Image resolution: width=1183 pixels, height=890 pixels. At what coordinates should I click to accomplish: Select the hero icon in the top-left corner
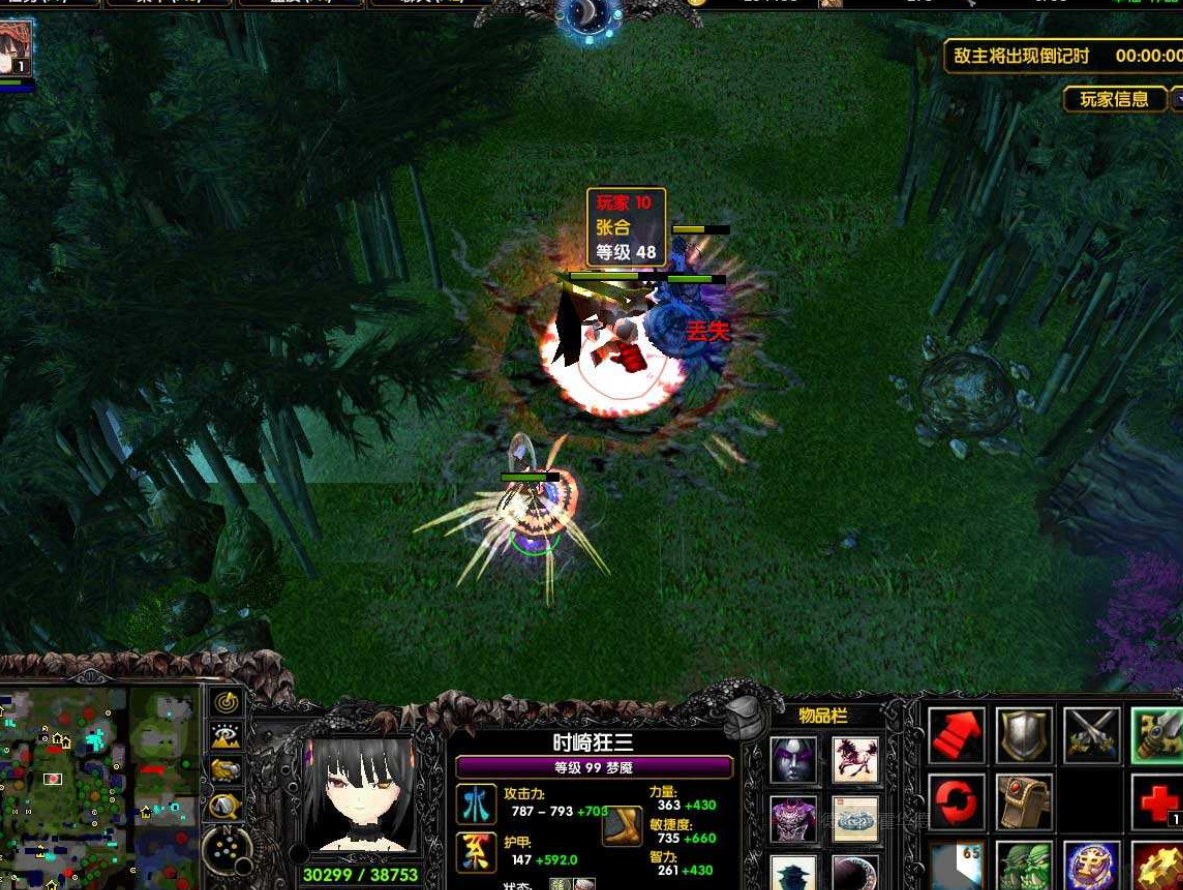16,48
